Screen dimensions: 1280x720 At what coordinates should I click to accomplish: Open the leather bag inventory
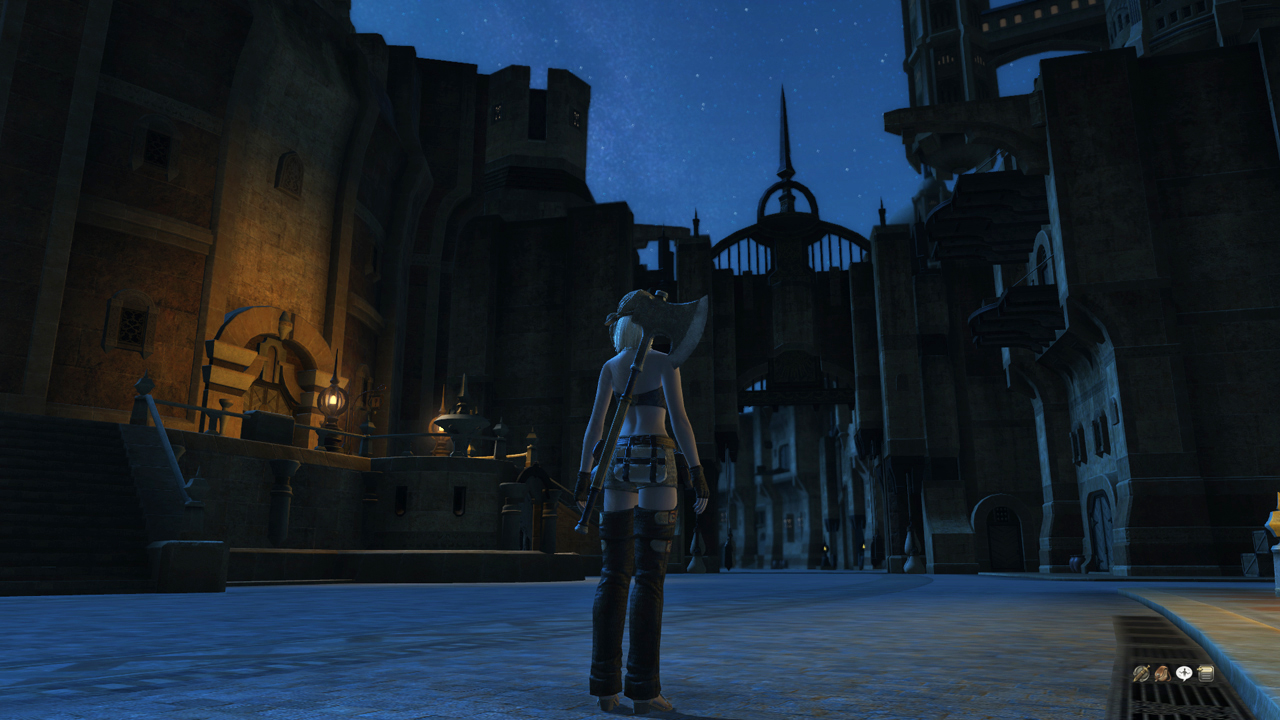pyautogui.click(x=1162, y=674)
